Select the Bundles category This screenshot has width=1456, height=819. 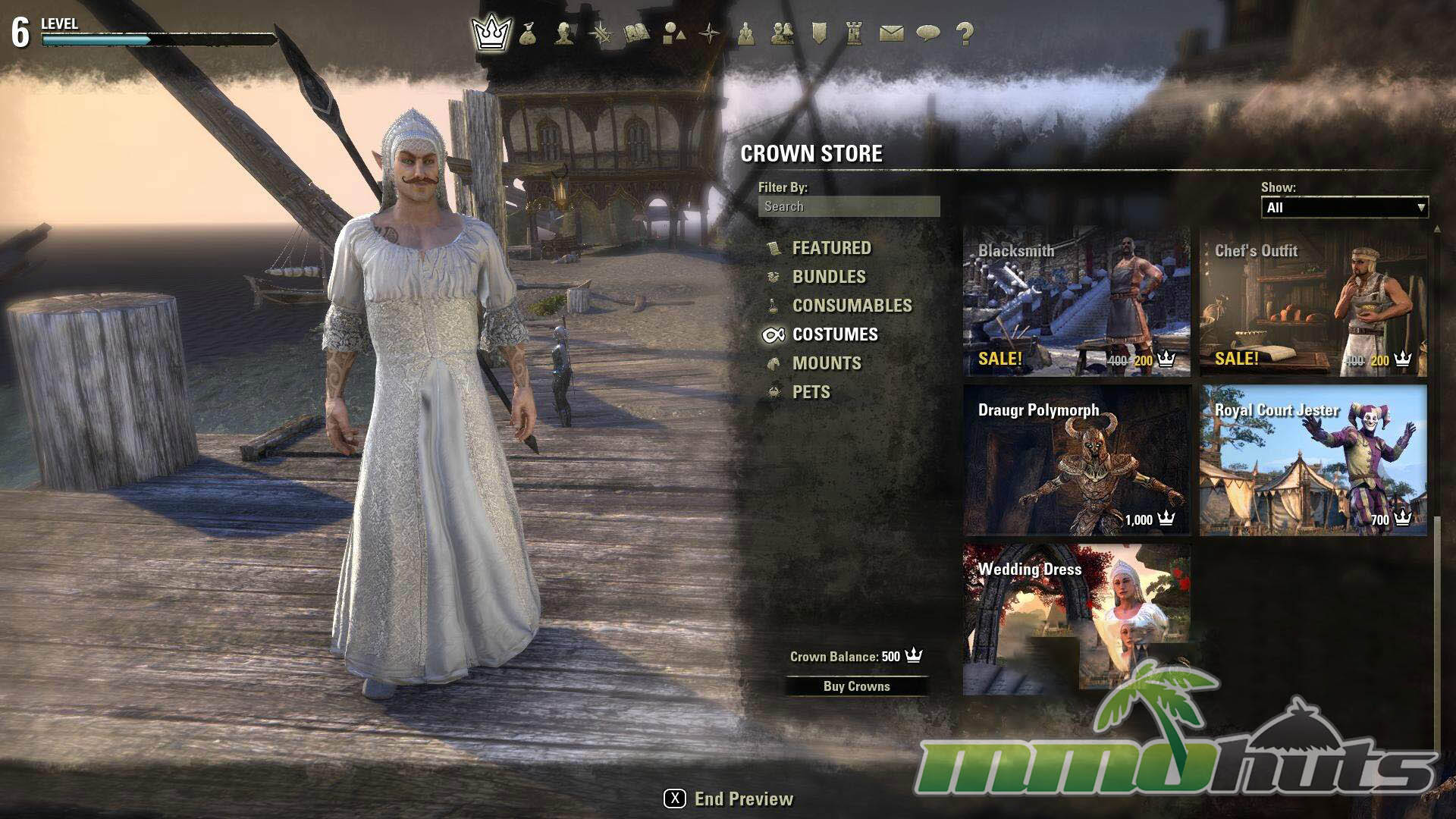coord(828,277)
